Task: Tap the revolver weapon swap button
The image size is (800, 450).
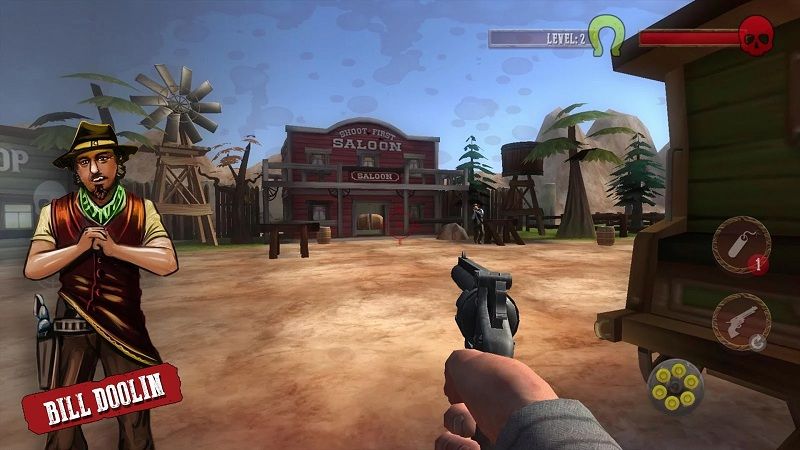Action: pos(741,322)
